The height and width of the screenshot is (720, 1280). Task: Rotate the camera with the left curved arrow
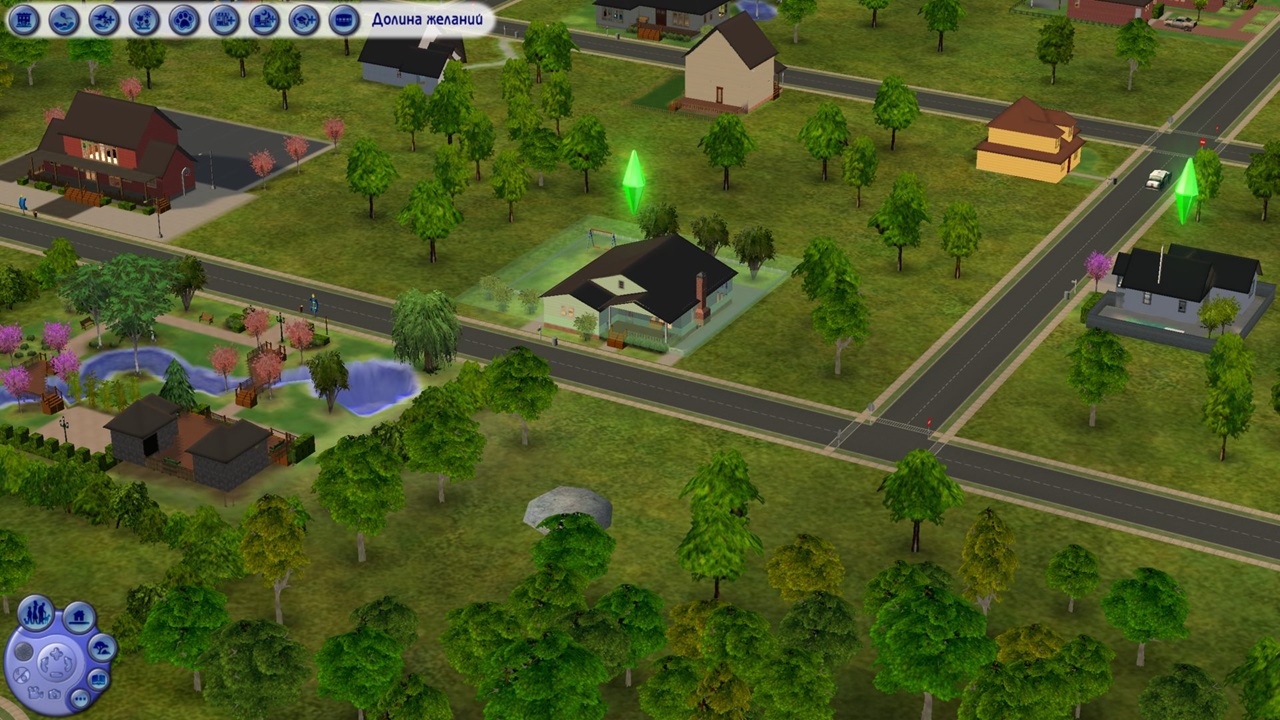point(46,665)
